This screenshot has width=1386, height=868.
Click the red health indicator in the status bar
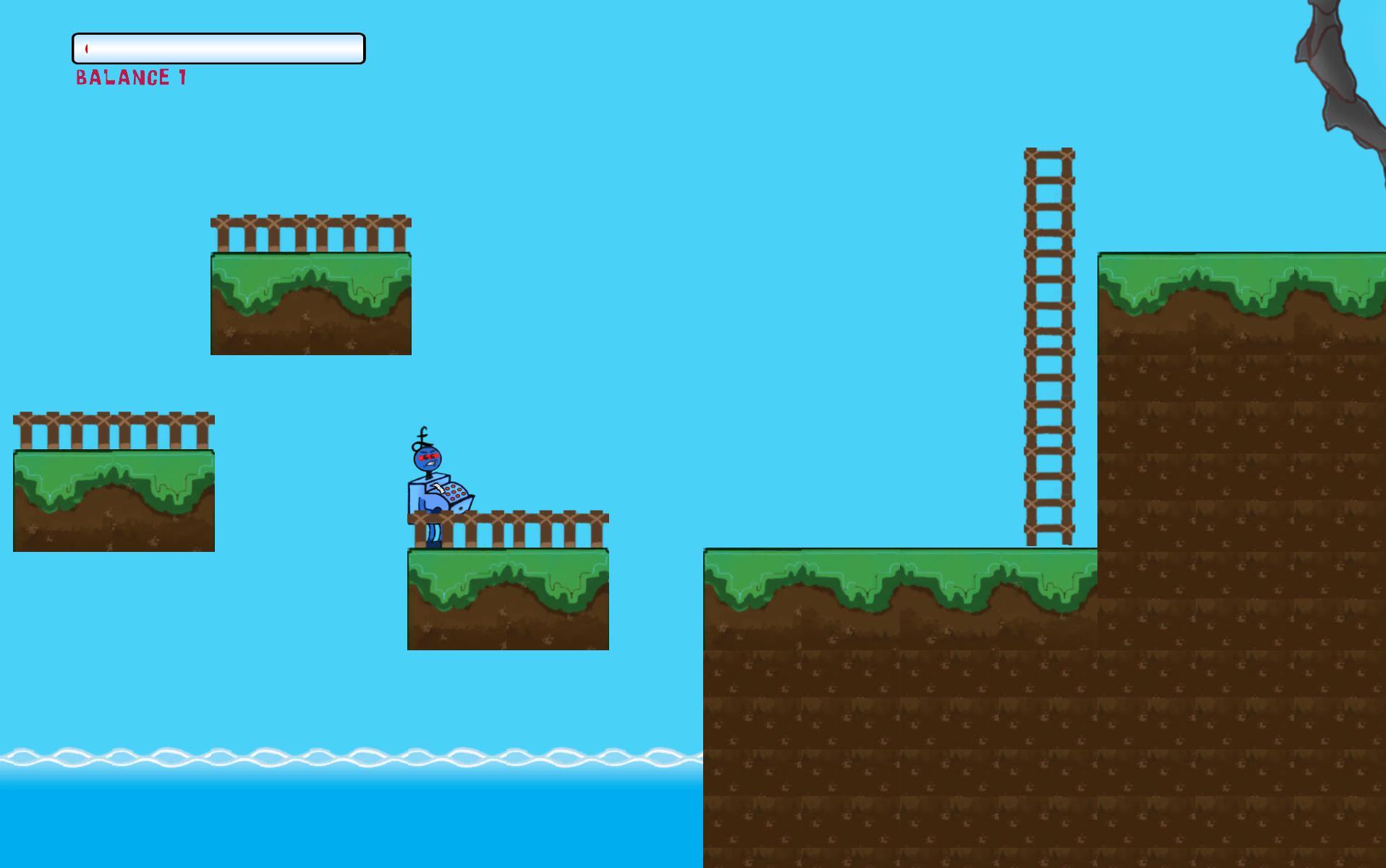pyautogui.click(x=88, y=48)
